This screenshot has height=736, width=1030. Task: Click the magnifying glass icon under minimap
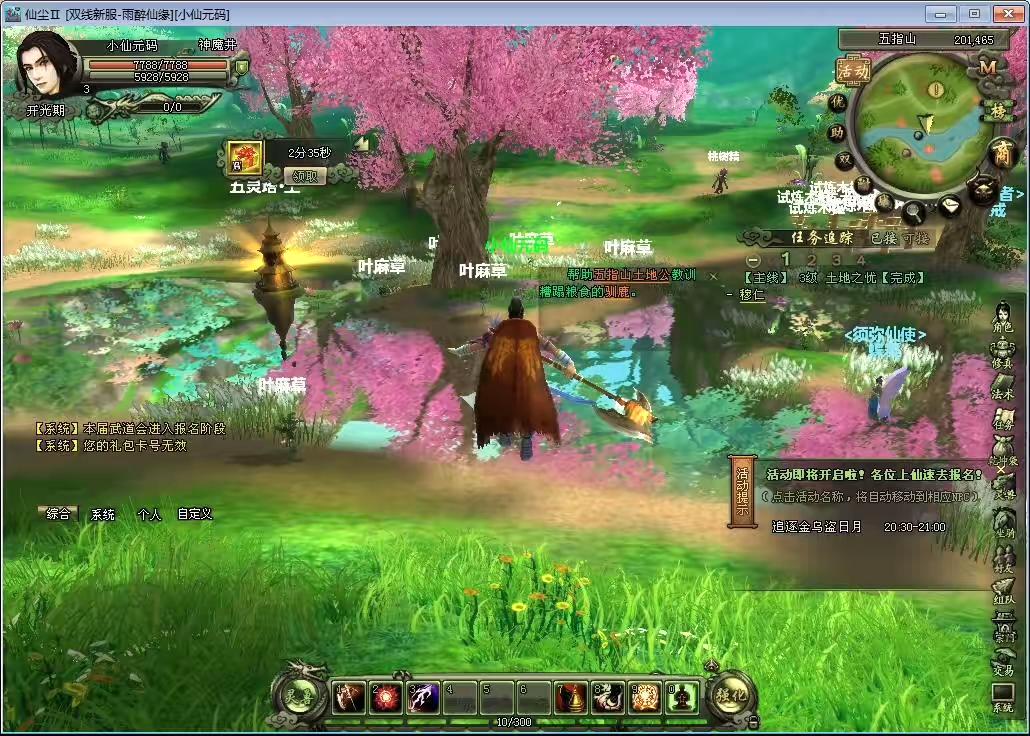pyautogui.click(x=914, y=211)
